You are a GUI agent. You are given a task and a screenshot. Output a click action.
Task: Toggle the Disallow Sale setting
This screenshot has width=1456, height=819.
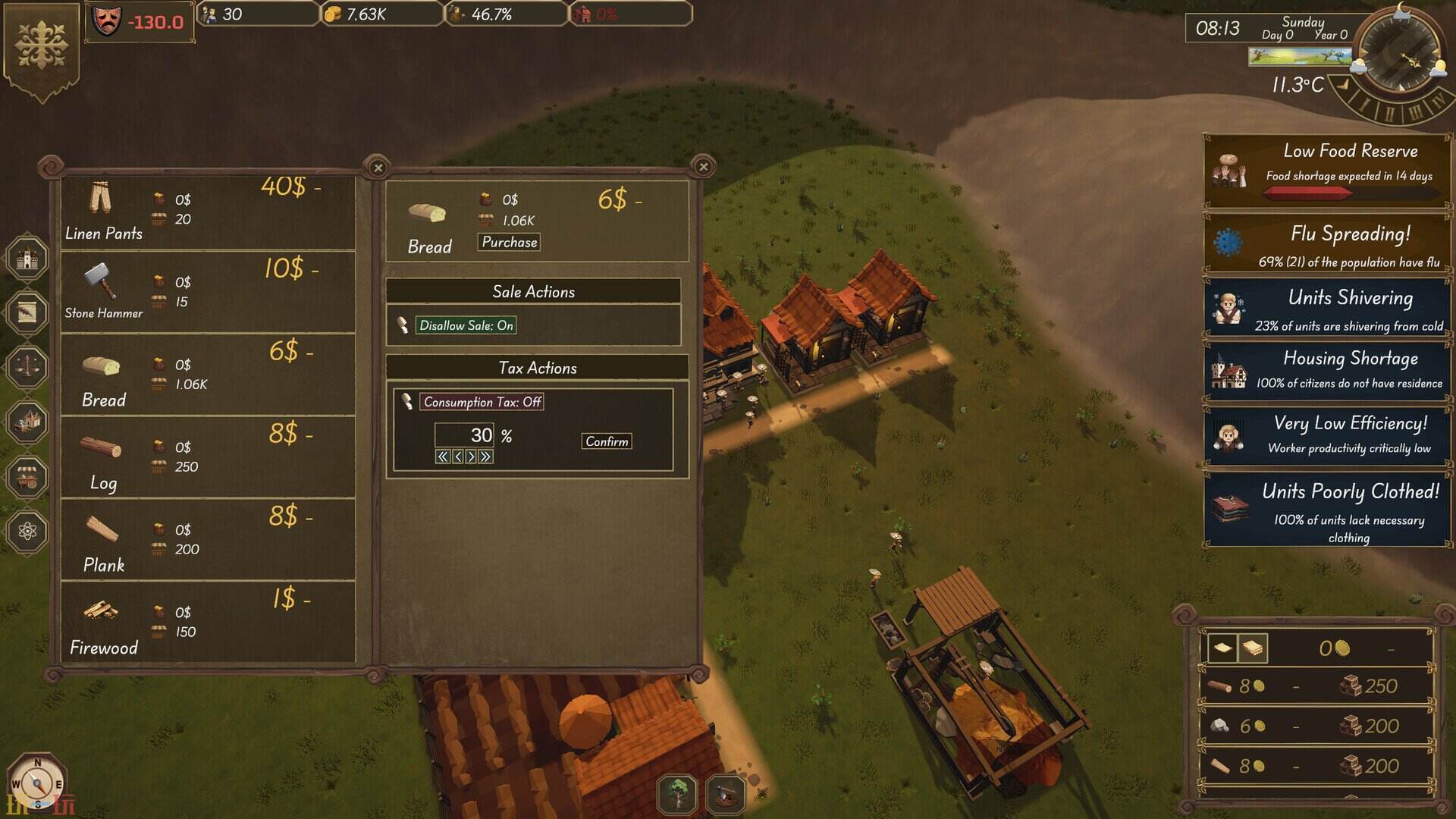tap(466, 325)
